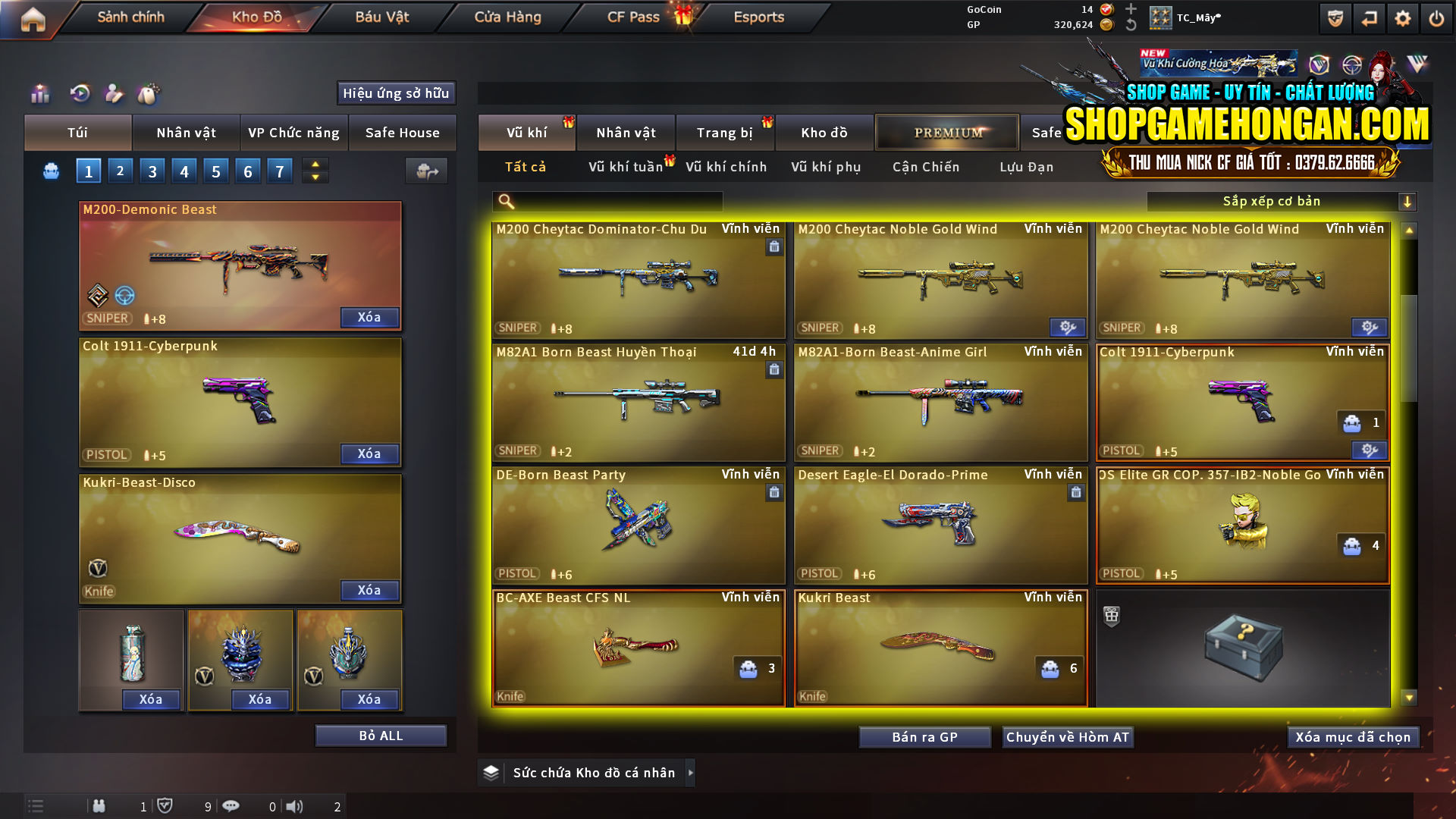
Task: Select the Colt 1911-Cyberpunk card with orange border
Action: click(1242, 402)
